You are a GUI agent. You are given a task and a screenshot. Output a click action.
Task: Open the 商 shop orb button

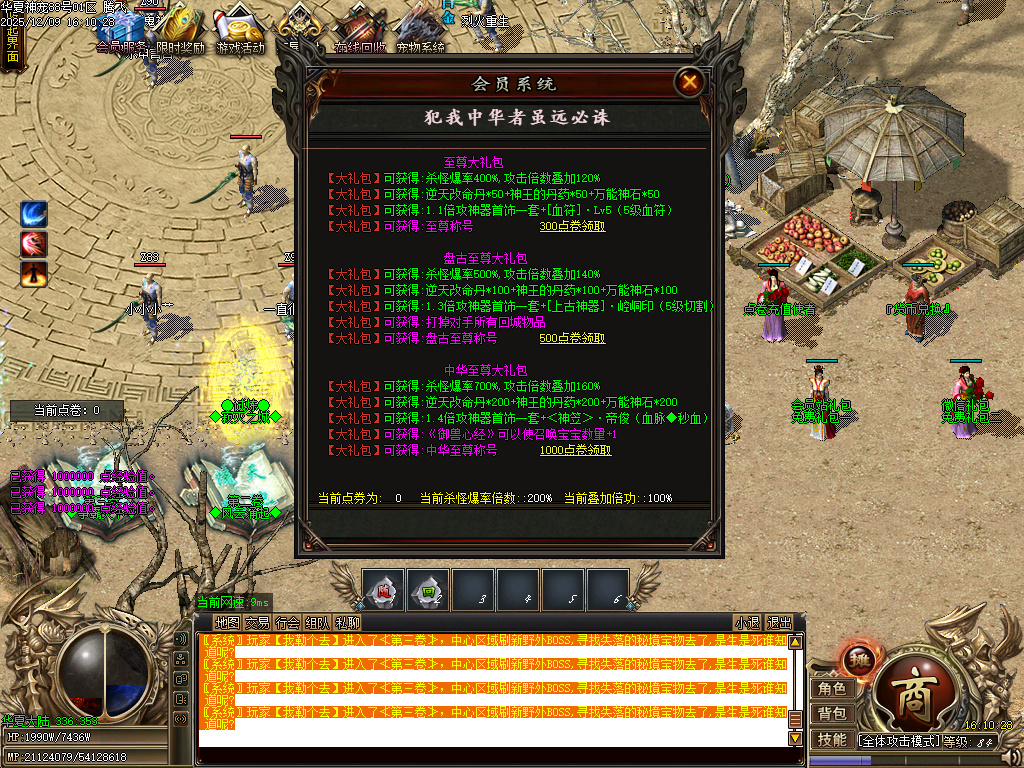[912, 689]
